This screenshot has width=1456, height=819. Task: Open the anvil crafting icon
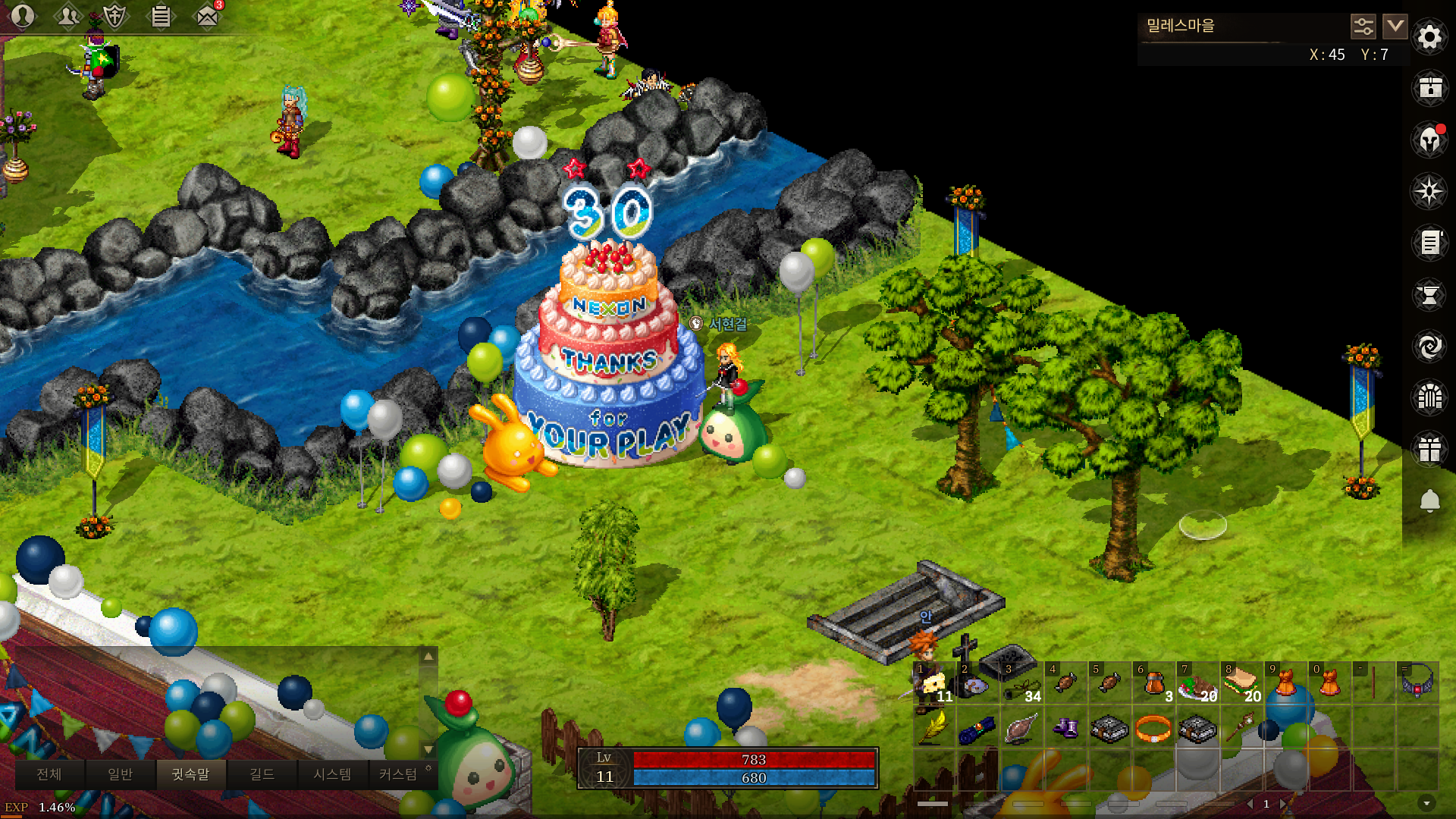1429,295
